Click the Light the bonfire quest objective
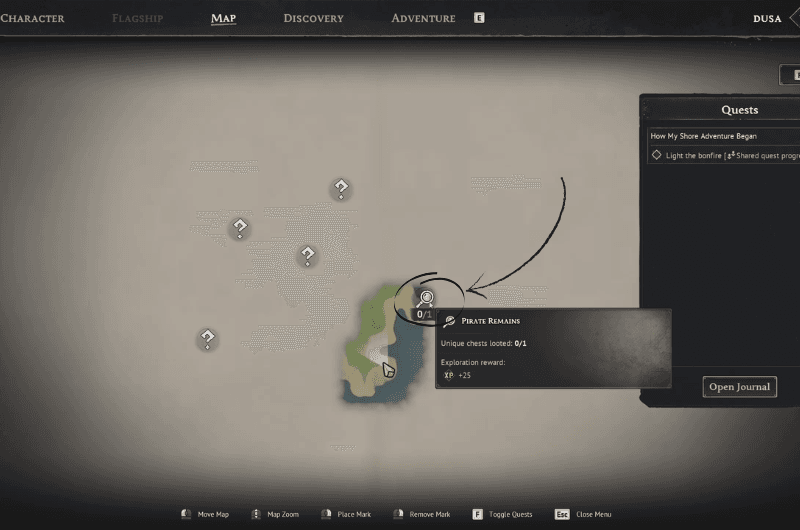The height and width of the screenshot is (530, 800). tap(725, 155)
